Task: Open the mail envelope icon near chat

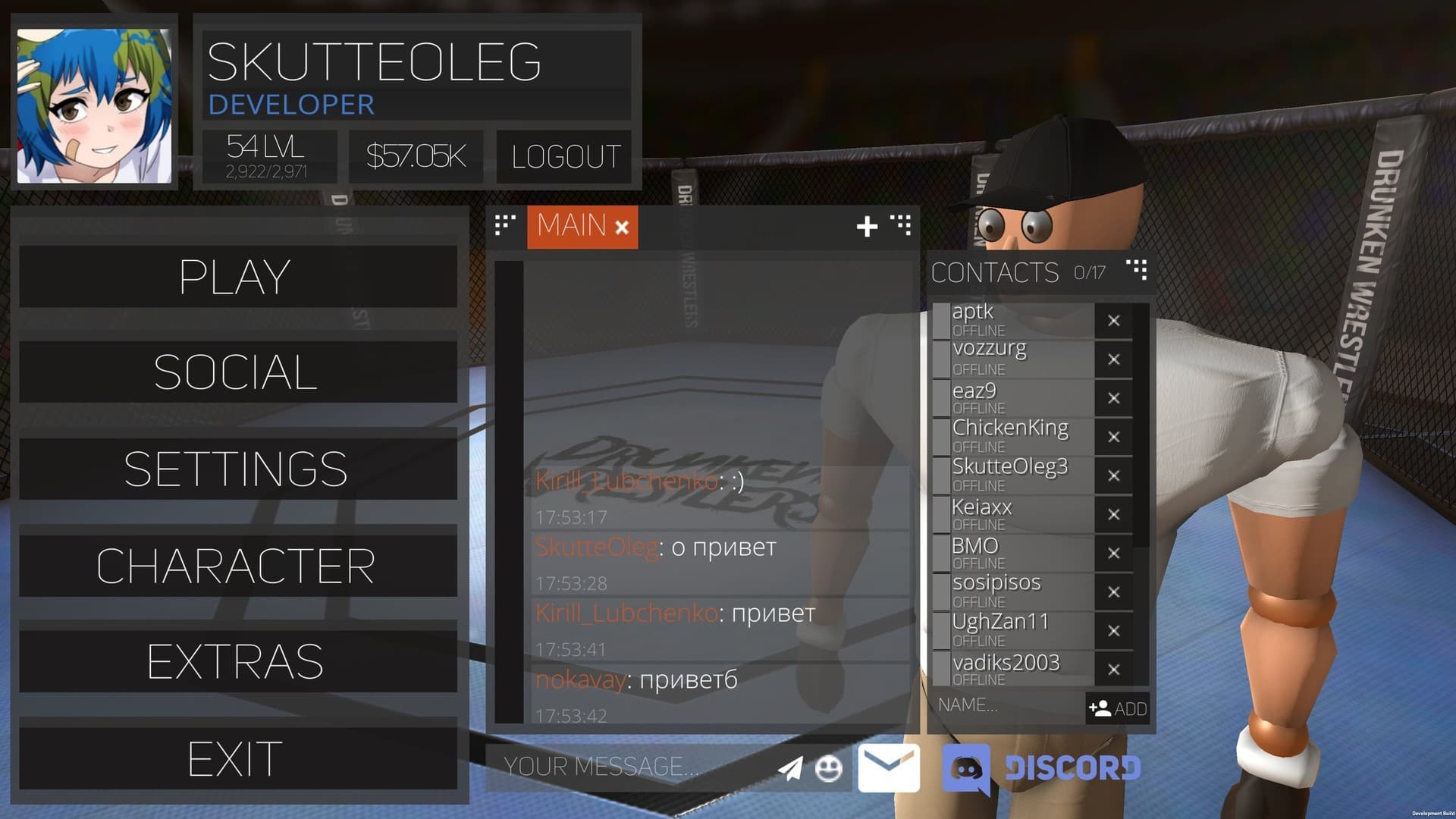Action: coord(888,767)
